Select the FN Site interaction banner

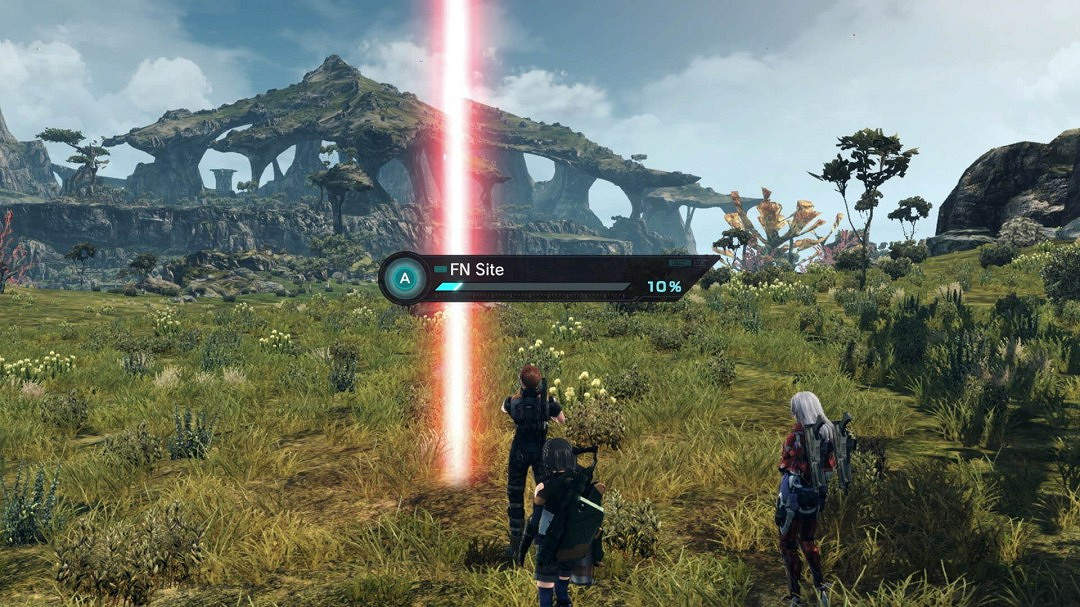click(x=548, y=278)
